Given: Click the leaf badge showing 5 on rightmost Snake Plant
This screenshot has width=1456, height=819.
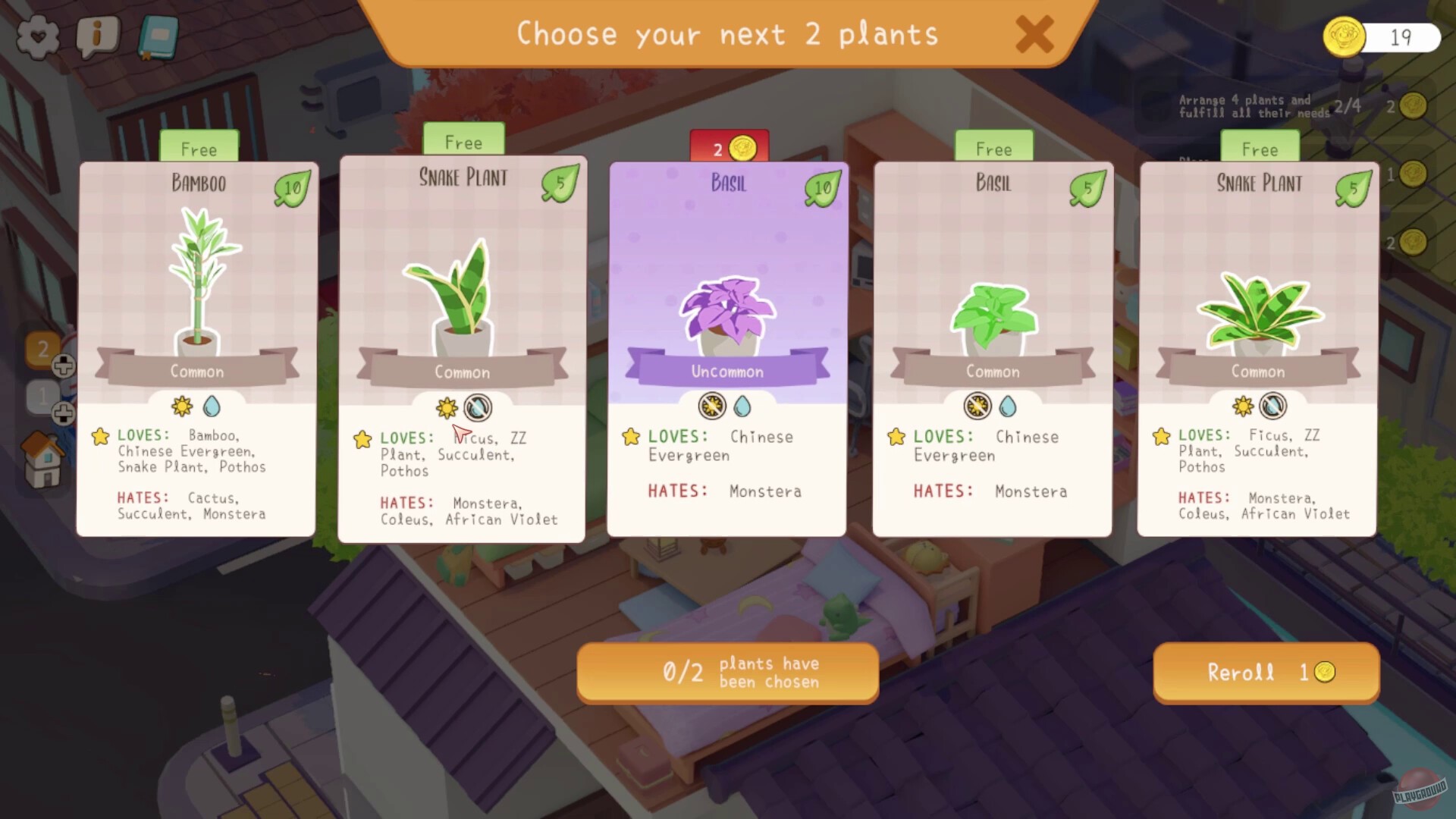Looking at the screenshot, I should 1354,187.
